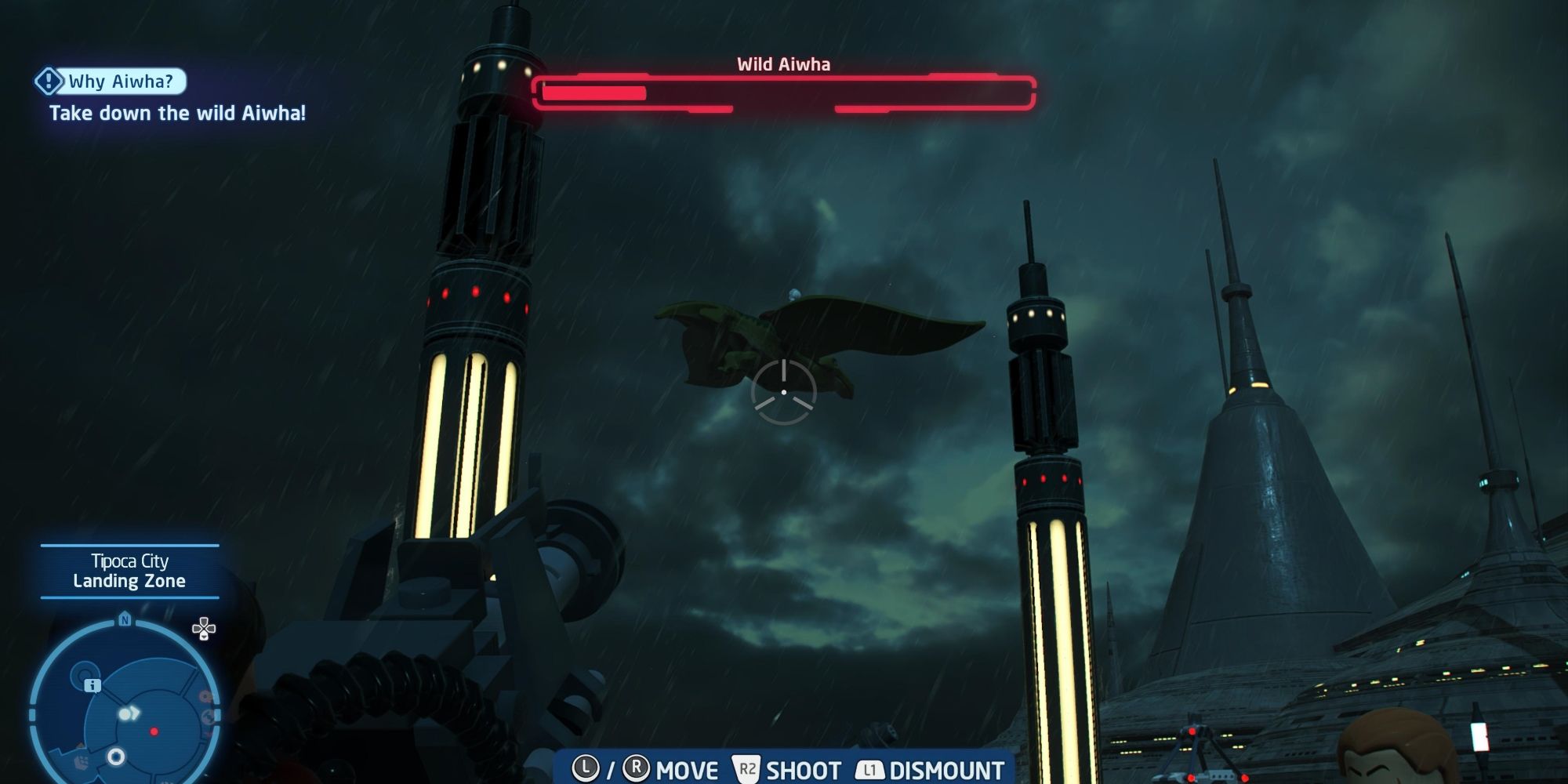1568x784 pixels.
Task: Select the d-pad icon near the minimap
Action: [203, 630]
